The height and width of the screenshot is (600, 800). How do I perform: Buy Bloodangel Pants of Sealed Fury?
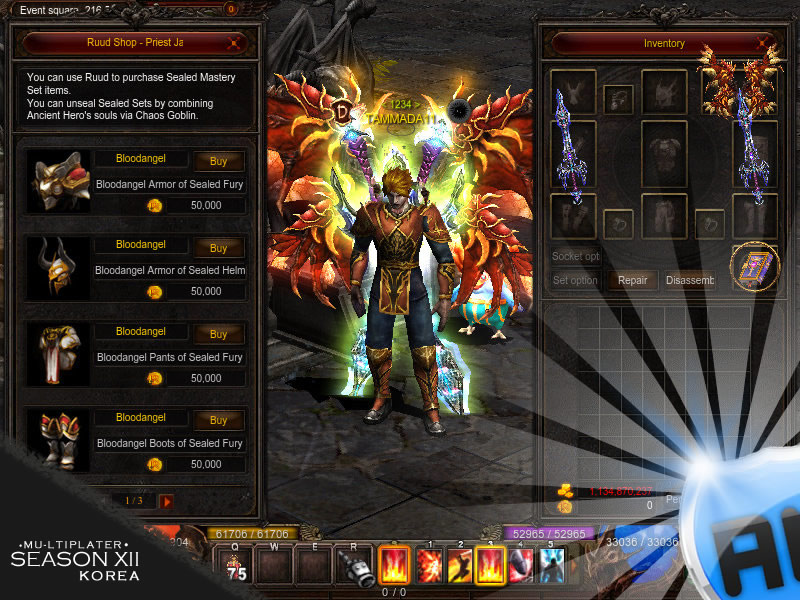click(219, 334)
